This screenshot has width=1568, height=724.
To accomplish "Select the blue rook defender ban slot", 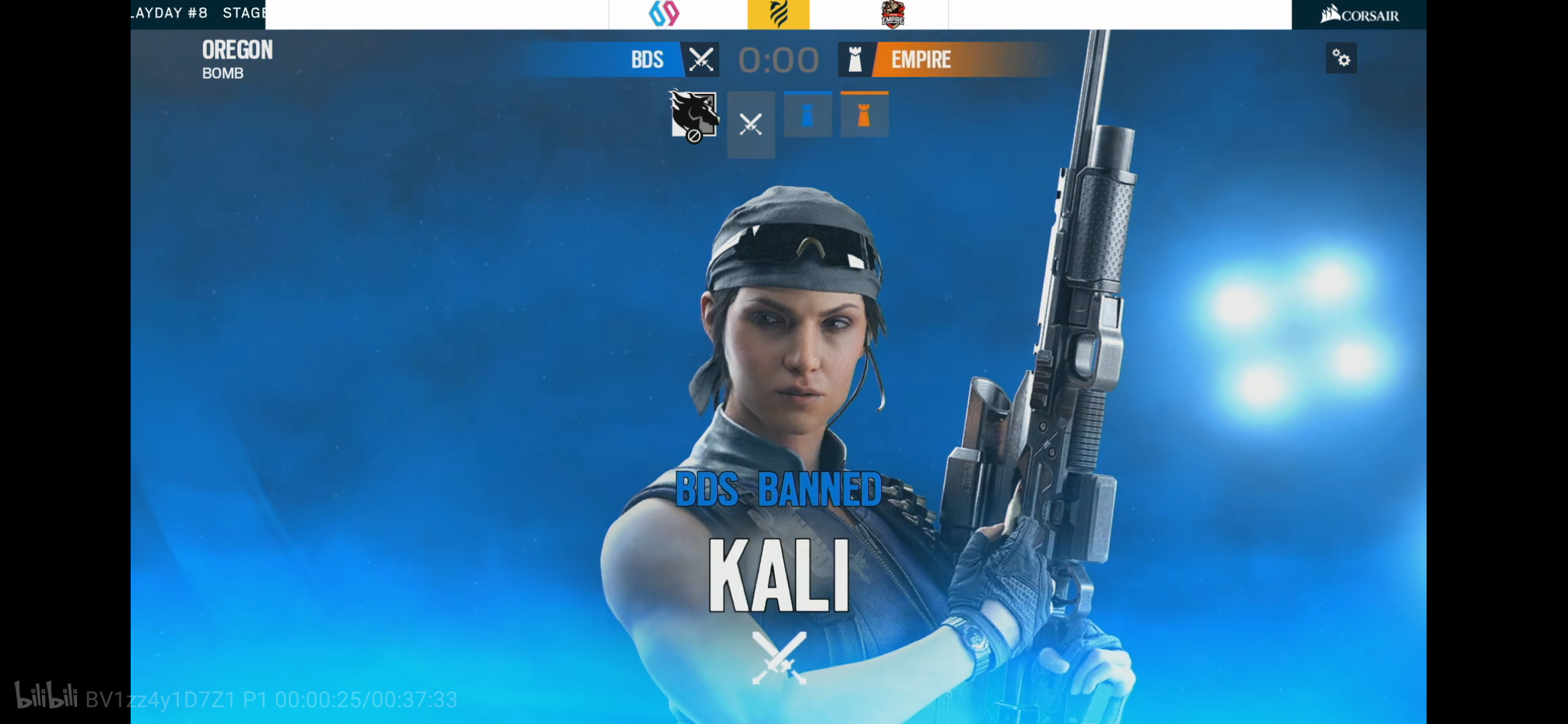I will [x=807, y=115].
